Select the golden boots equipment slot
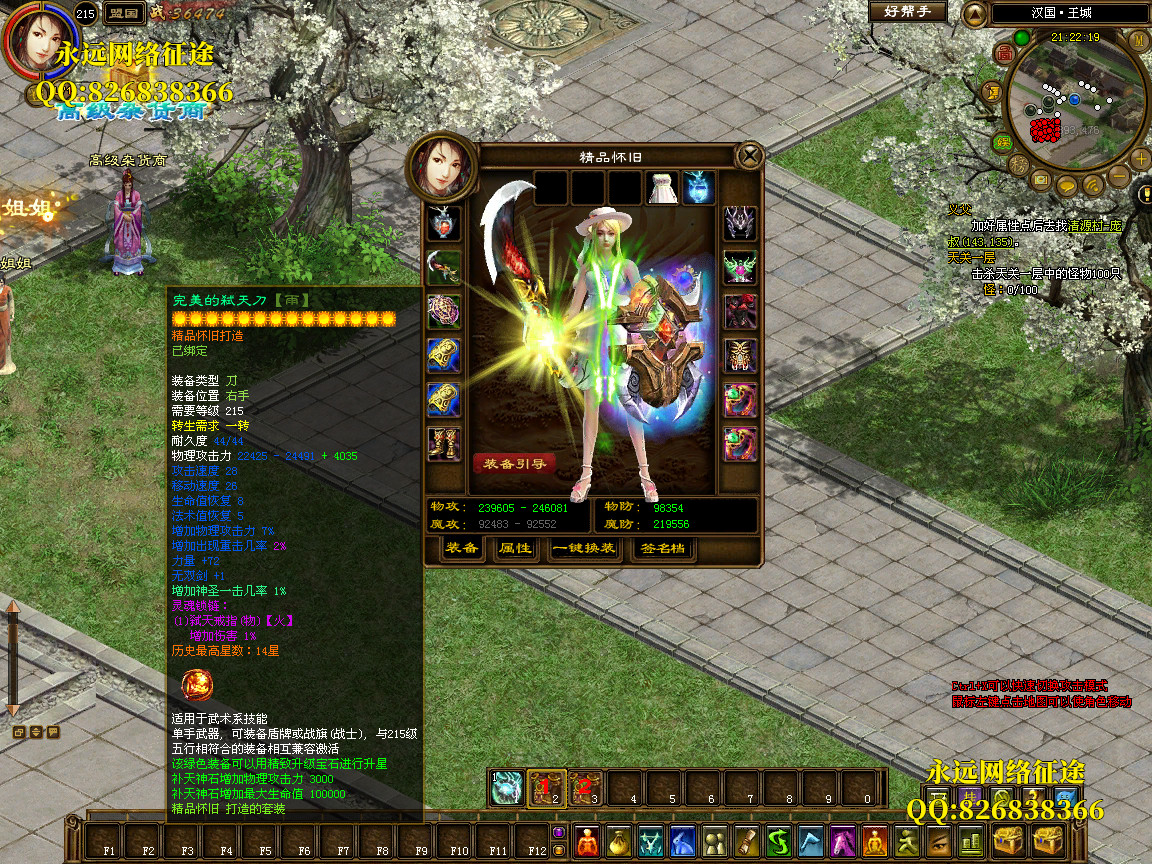This screenshot has width=1152, height=864. pos(444,442)
